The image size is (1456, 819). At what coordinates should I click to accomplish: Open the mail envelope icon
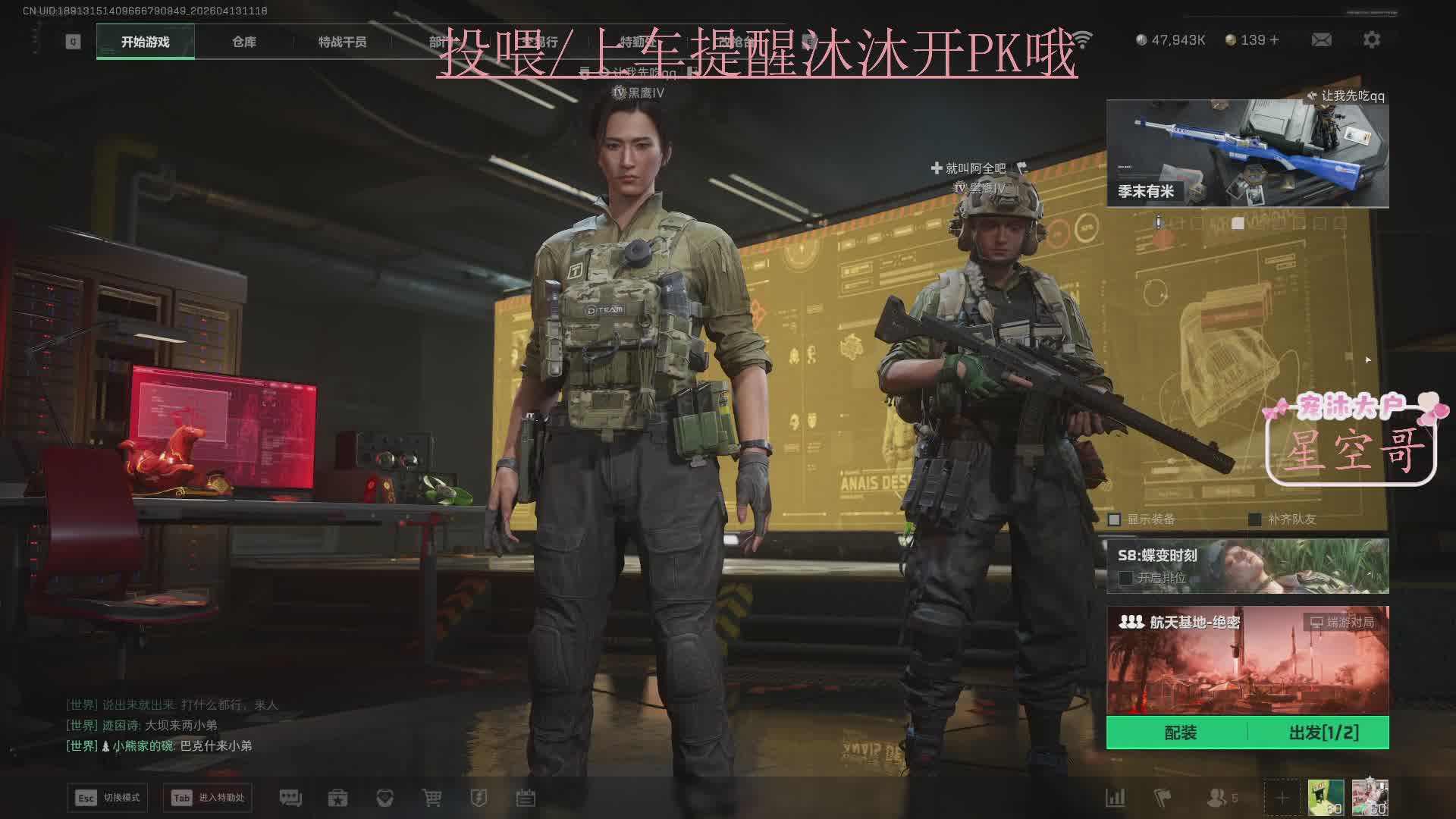[x=1321, y=39]
